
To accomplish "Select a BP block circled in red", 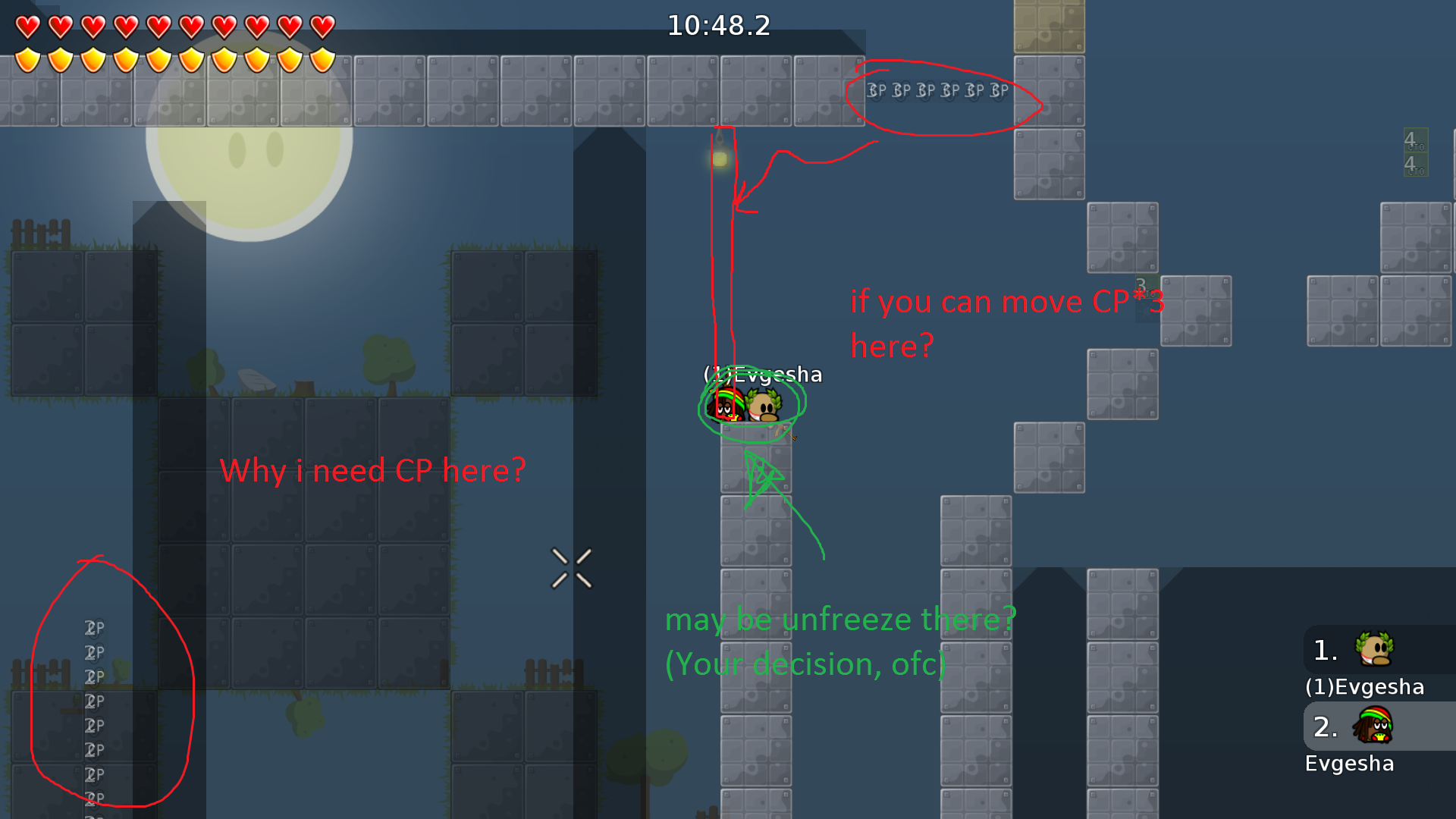I will coord(925,91).
